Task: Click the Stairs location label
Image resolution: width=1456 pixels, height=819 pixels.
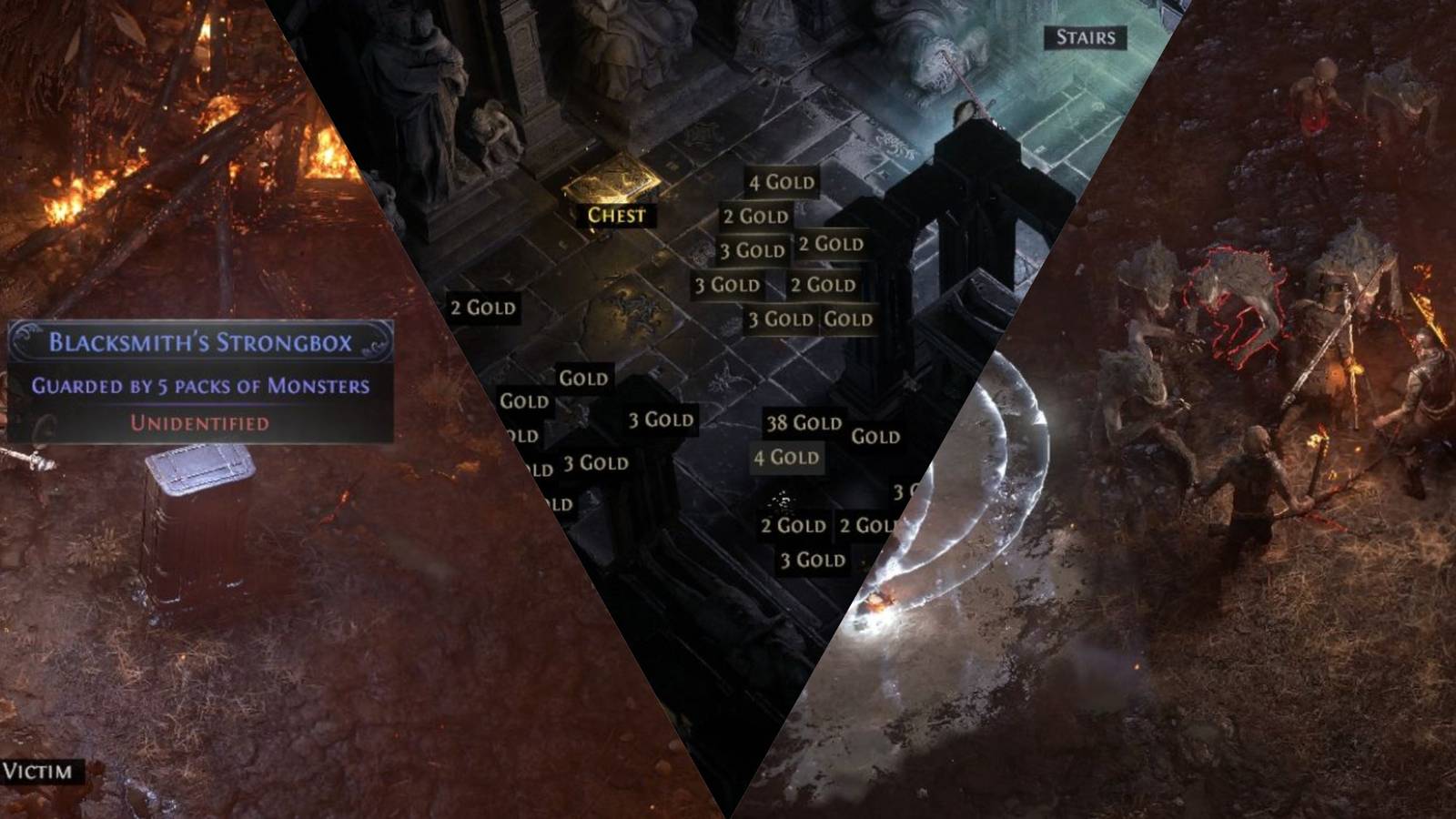Action: 1086,39
